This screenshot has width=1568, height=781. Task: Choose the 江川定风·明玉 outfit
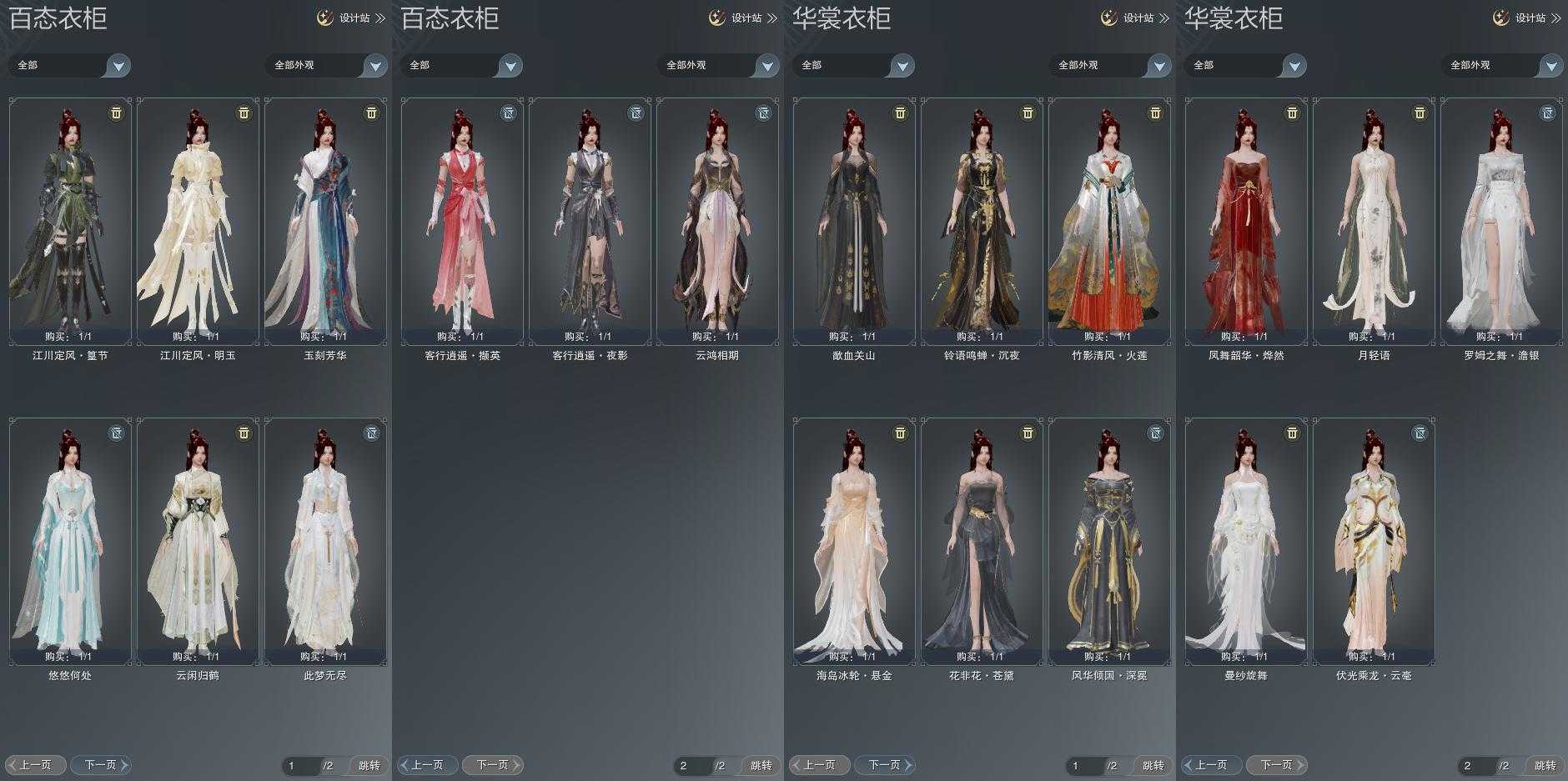click(x=198, y=221)
